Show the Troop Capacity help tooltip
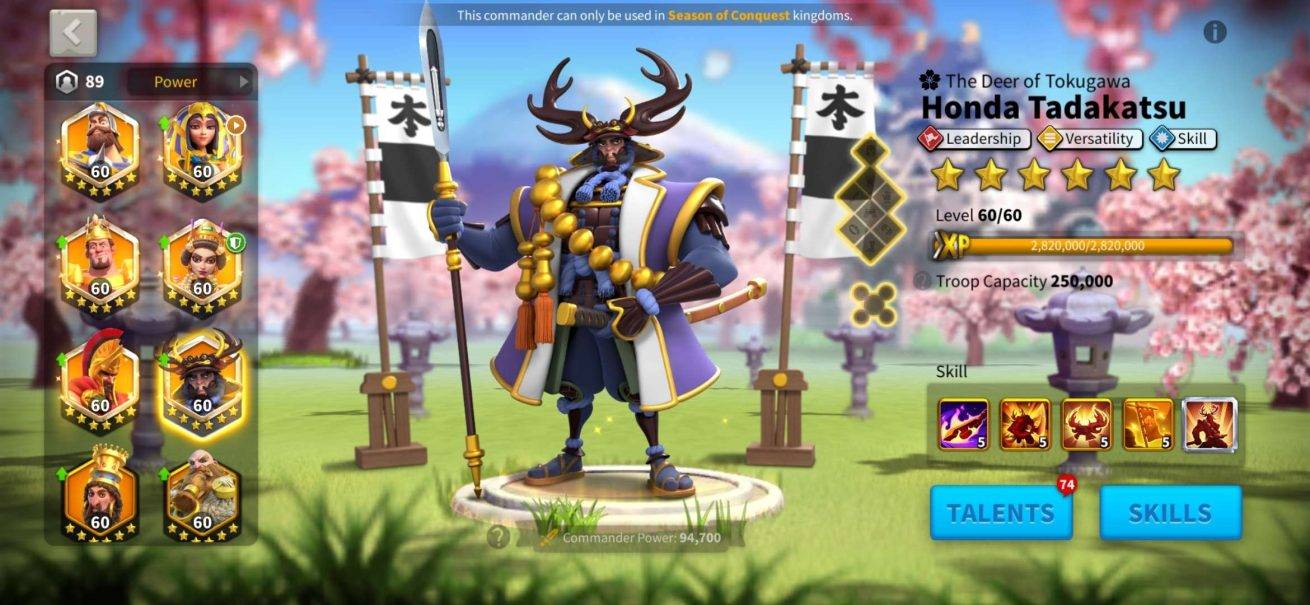Screen dimensions: 1310x605 (922, 282)
